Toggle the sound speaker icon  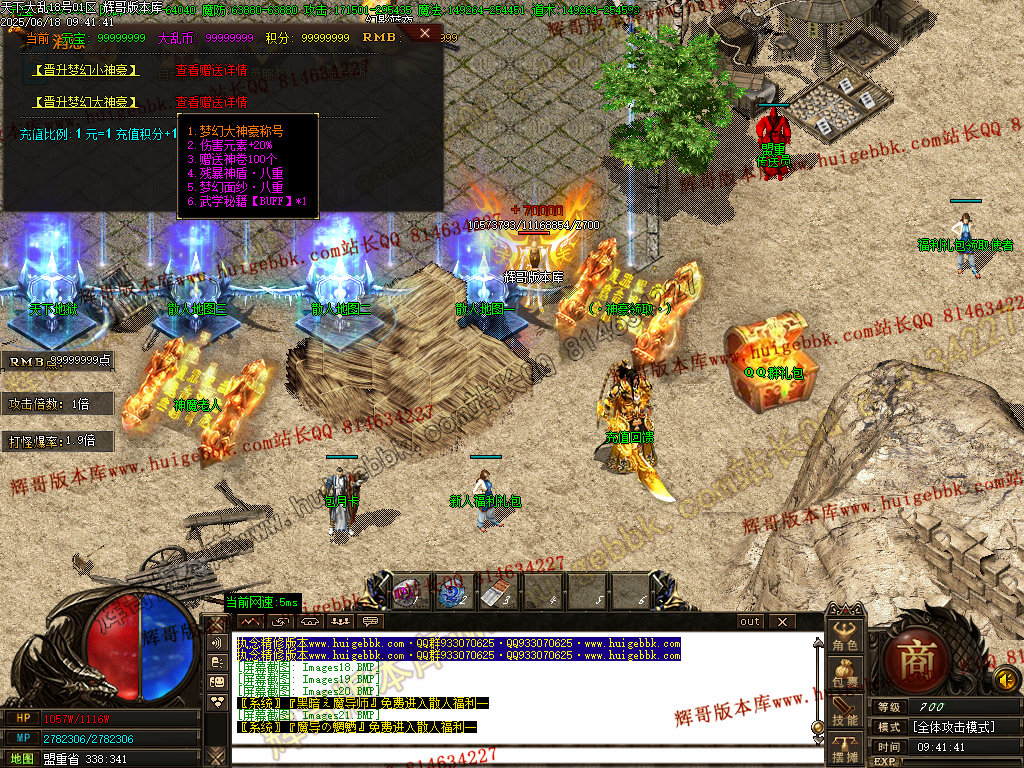point(1006,680)
